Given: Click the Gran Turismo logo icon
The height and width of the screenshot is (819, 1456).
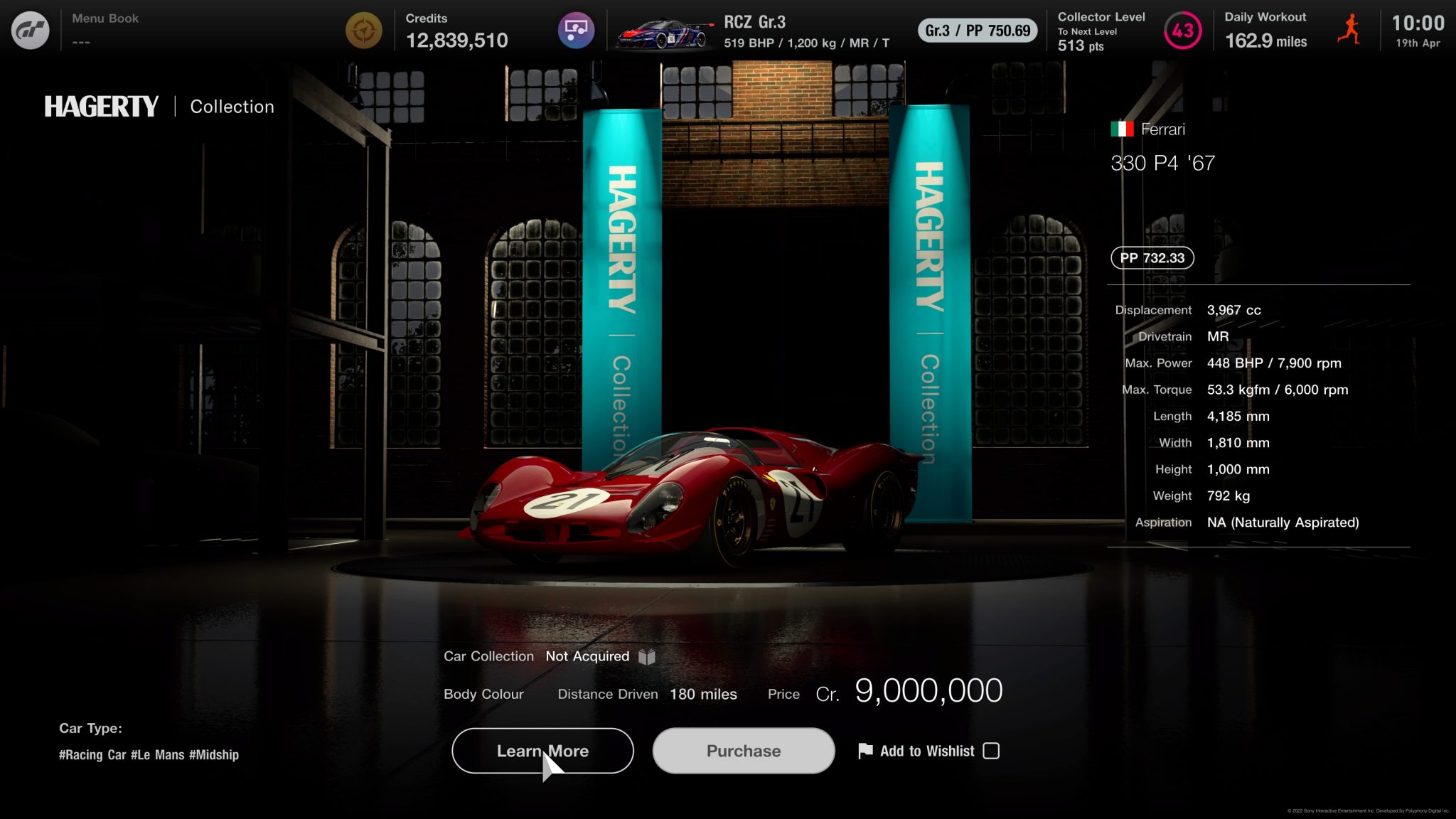Looking at the screenshot, I should 31,31.
